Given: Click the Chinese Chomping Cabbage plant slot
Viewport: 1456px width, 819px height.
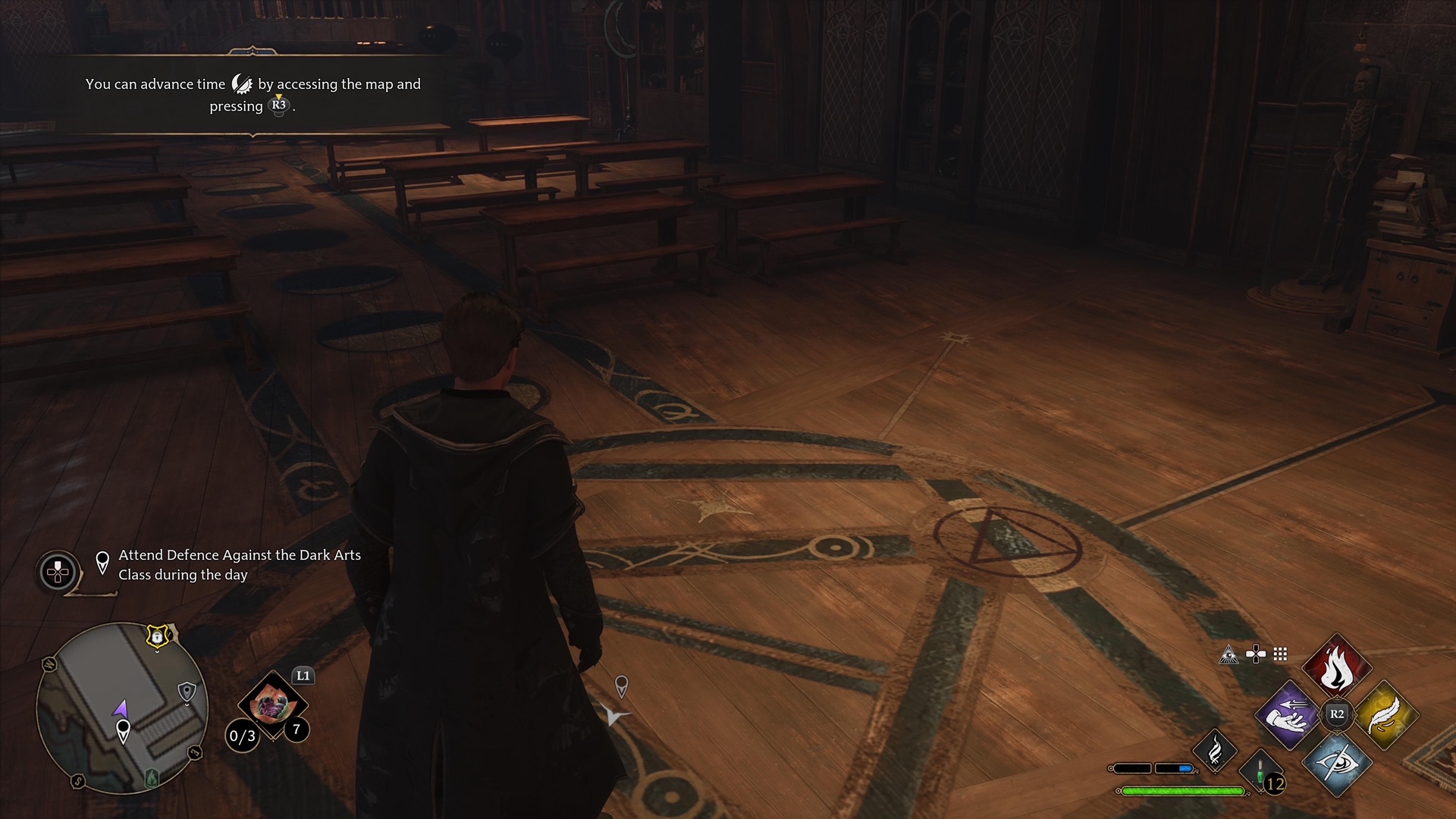Looking at the screenshot, I should pyautogui.click(x=273, y=704).
